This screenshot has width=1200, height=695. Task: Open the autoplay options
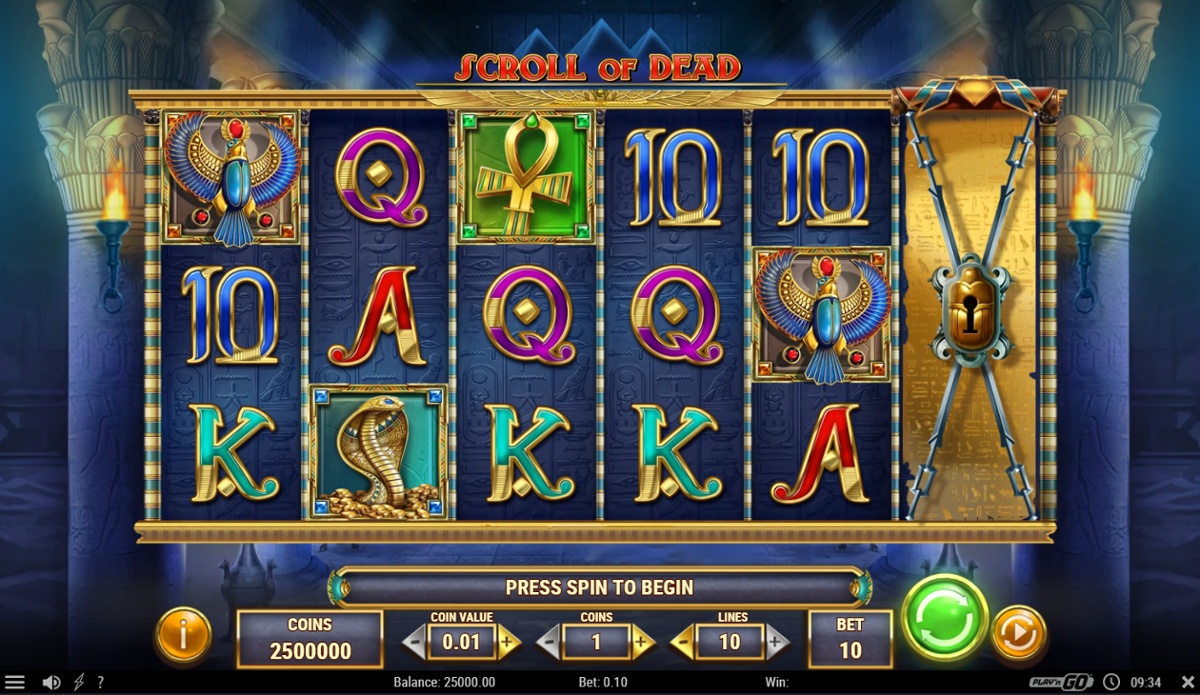pos(1018,633)
